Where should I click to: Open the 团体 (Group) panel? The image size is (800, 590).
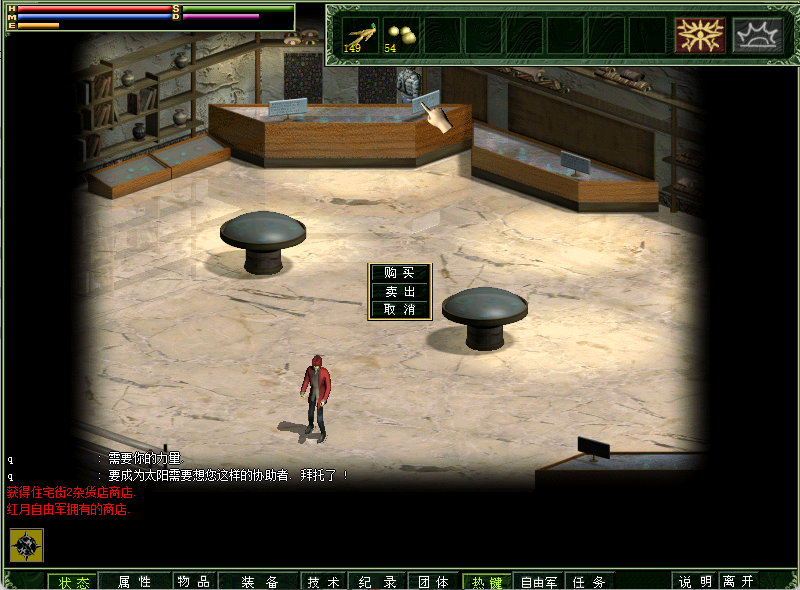coord(433,582)
